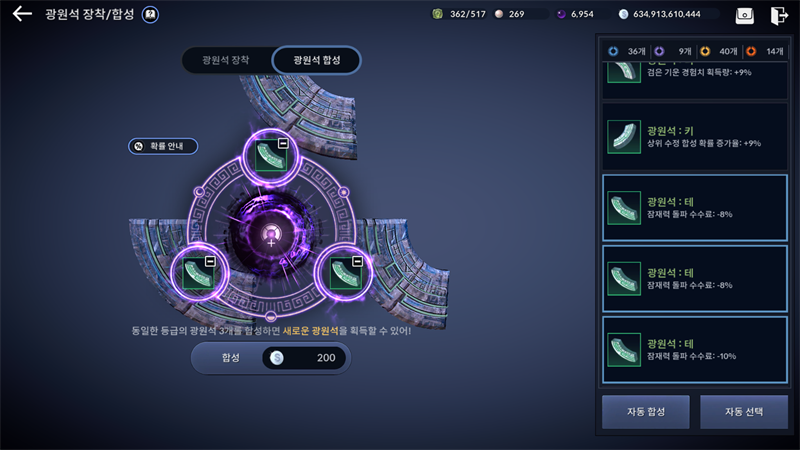
Task: Open the 확률 안내 probability guide
Action: [x=163, y=146]
